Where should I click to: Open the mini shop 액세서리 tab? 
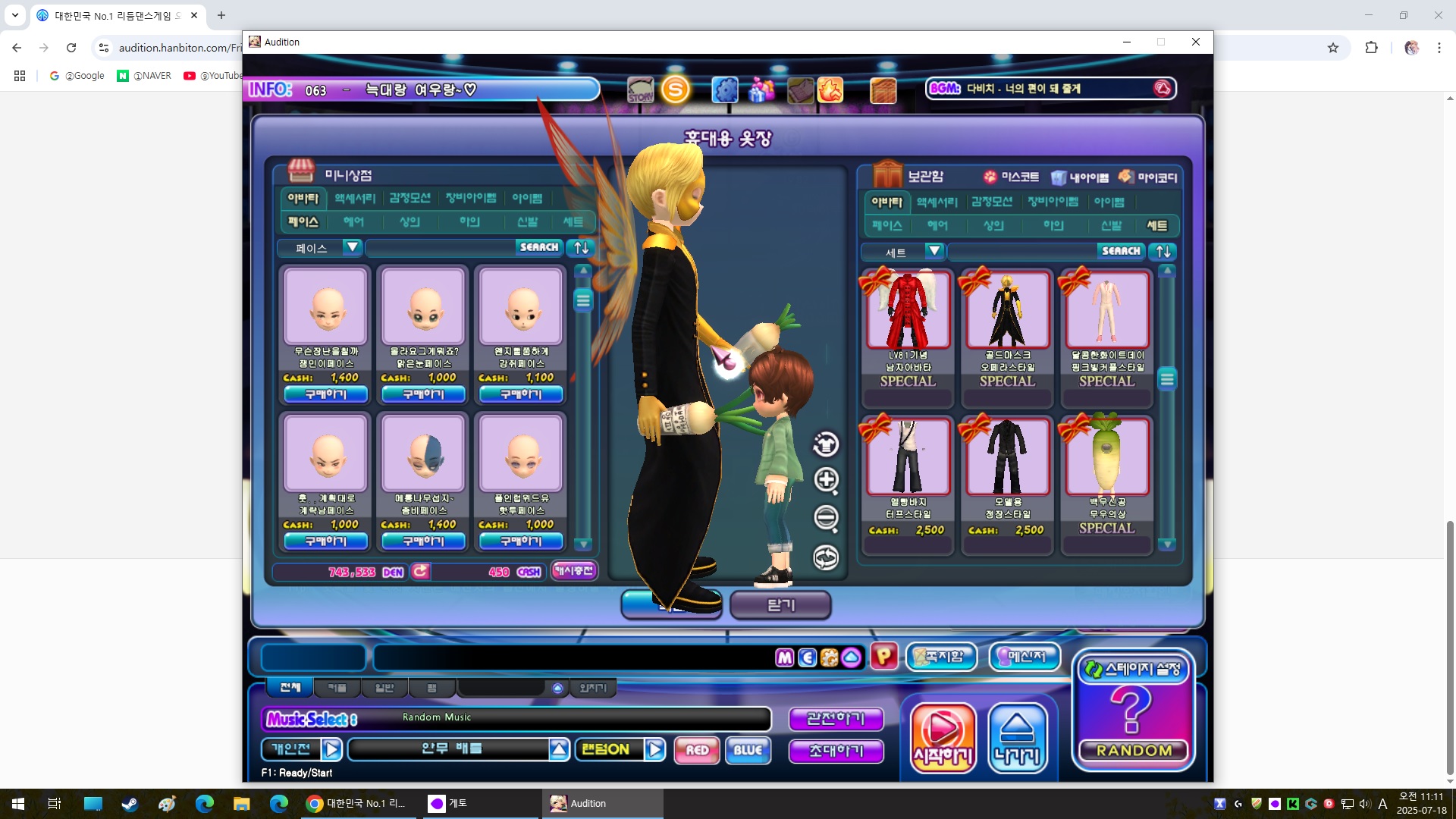point(355,199)
